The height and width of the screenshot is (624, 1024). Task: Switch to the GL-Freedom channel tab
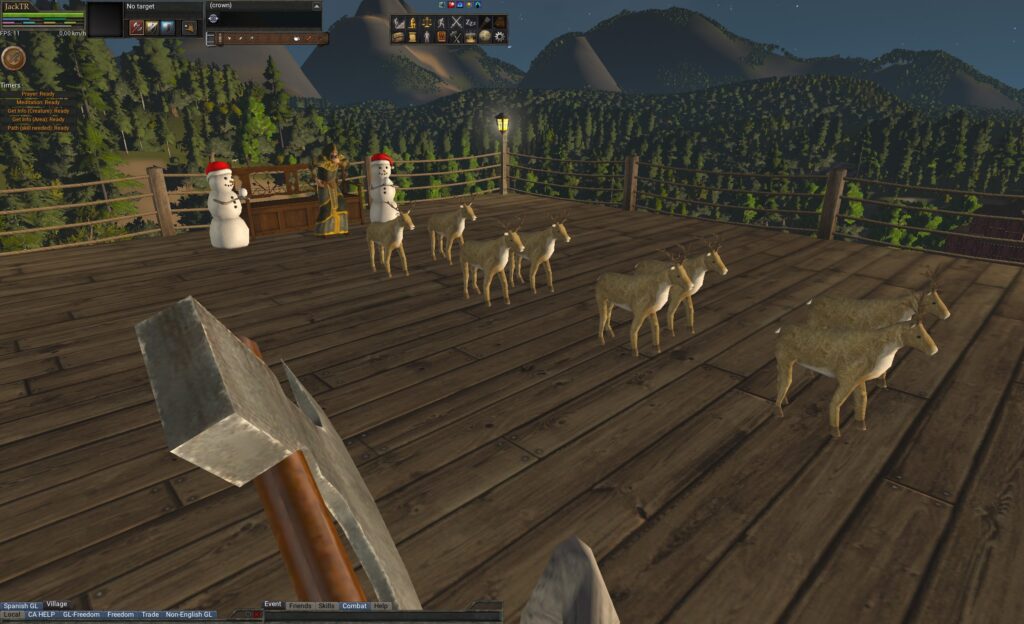(81, 615)
